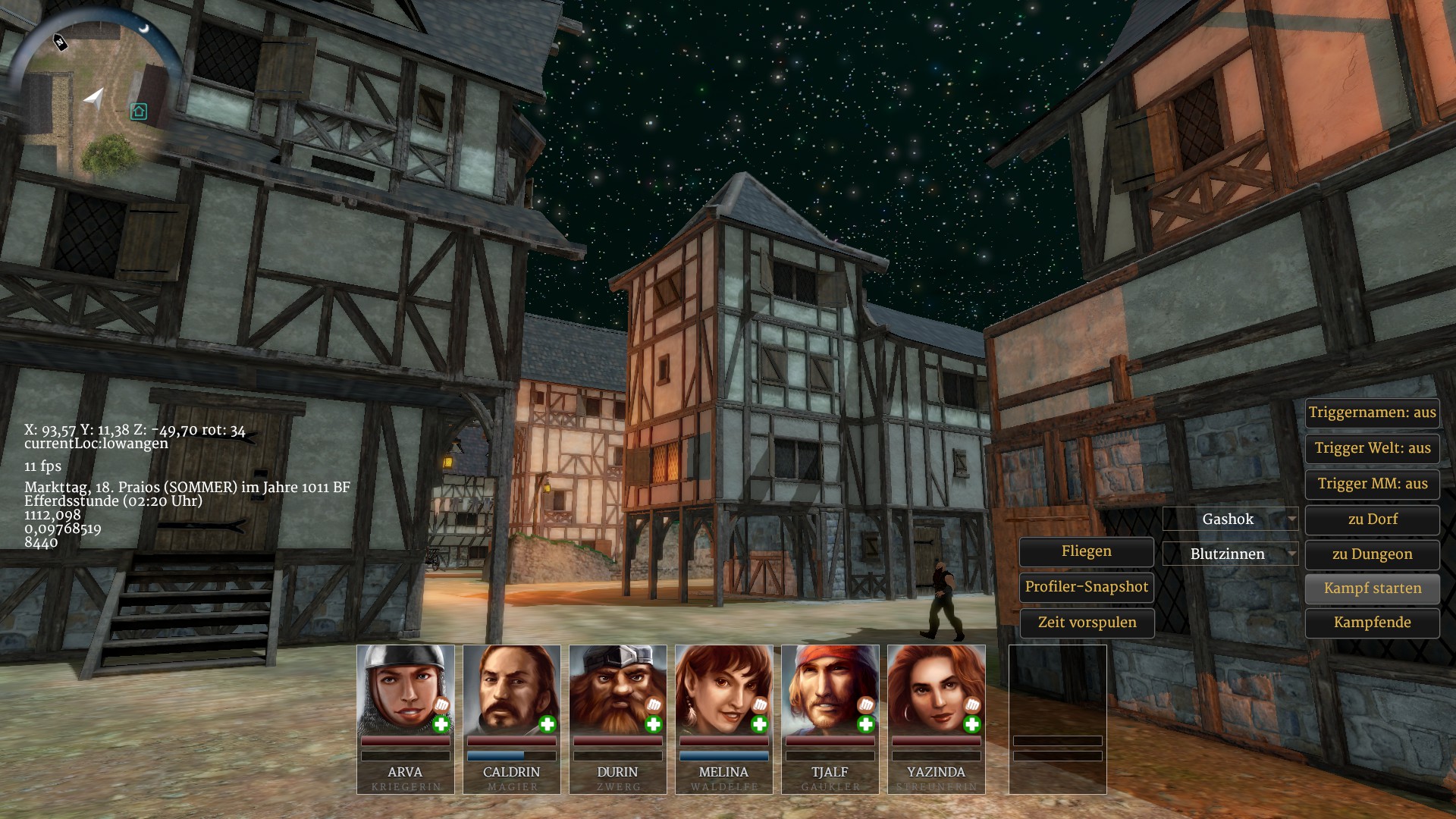
Task: Open the Gashok village dropdown
Action: (x=1230, y=519)
